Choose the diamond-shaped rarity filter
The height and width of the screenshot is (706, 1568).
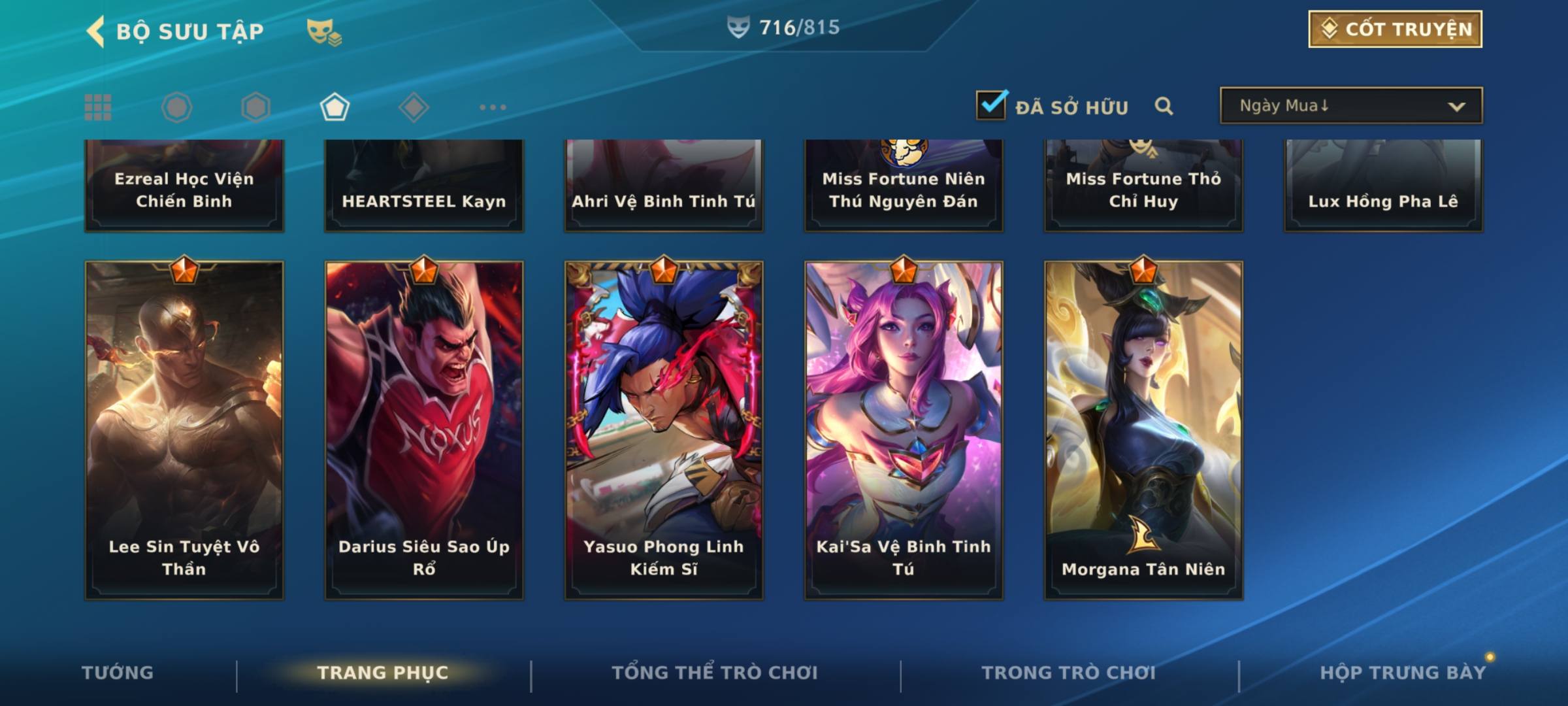(414, 107)
